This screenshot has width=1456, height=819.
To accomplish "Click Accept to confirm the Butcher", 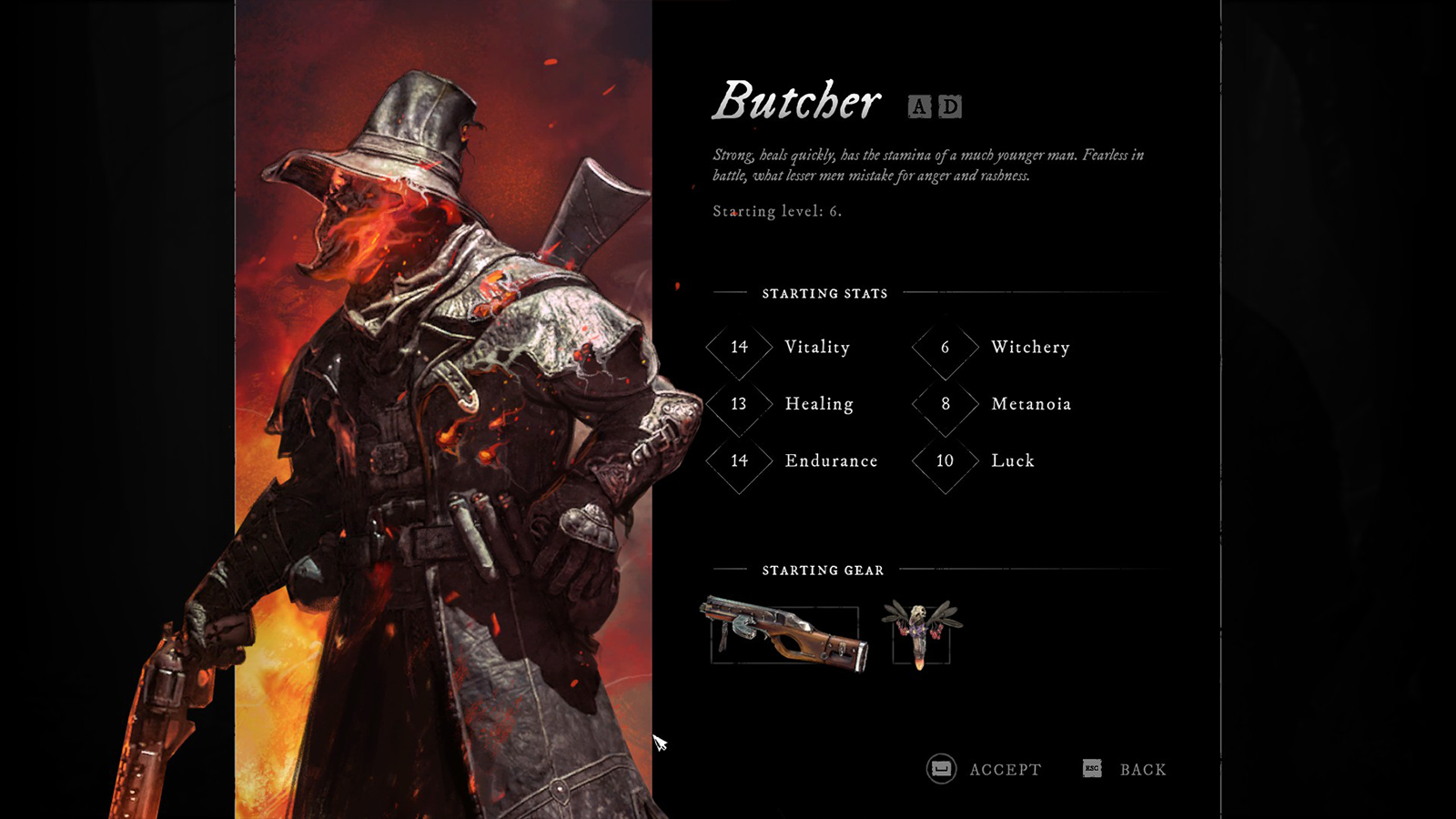I will point(1006,769).
